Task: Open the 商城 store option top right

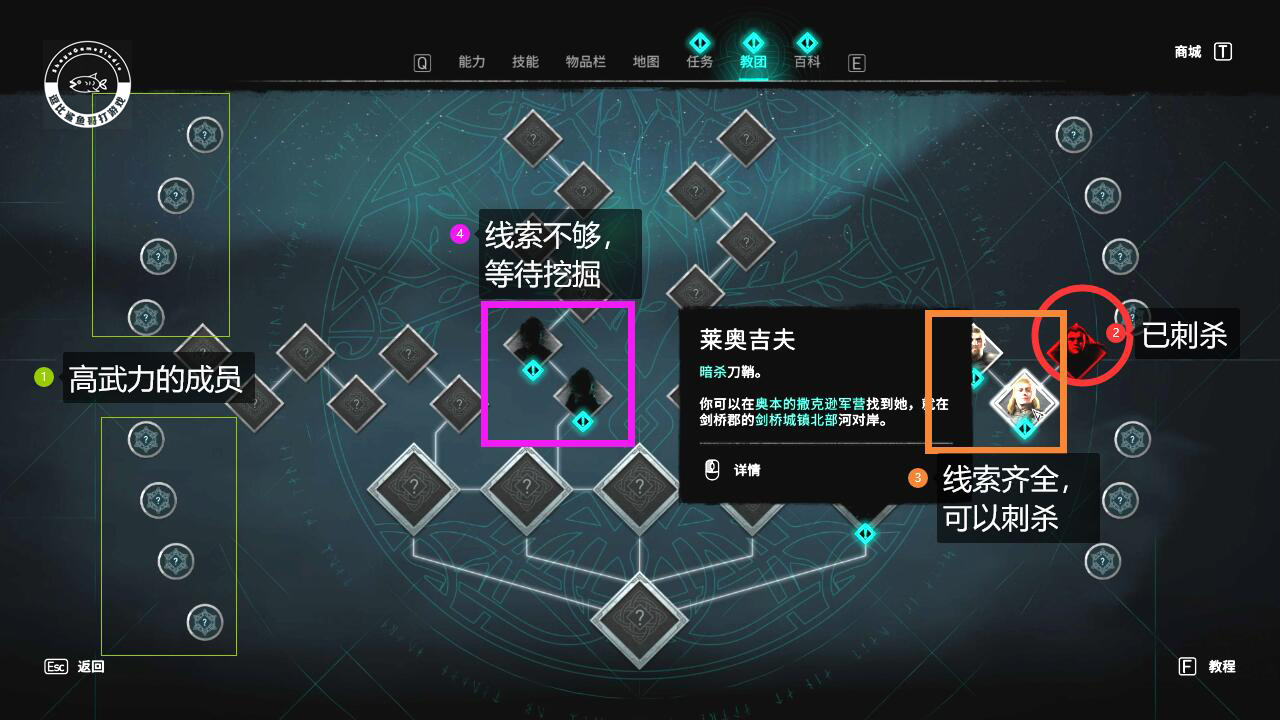Action: coord(1186,52)
